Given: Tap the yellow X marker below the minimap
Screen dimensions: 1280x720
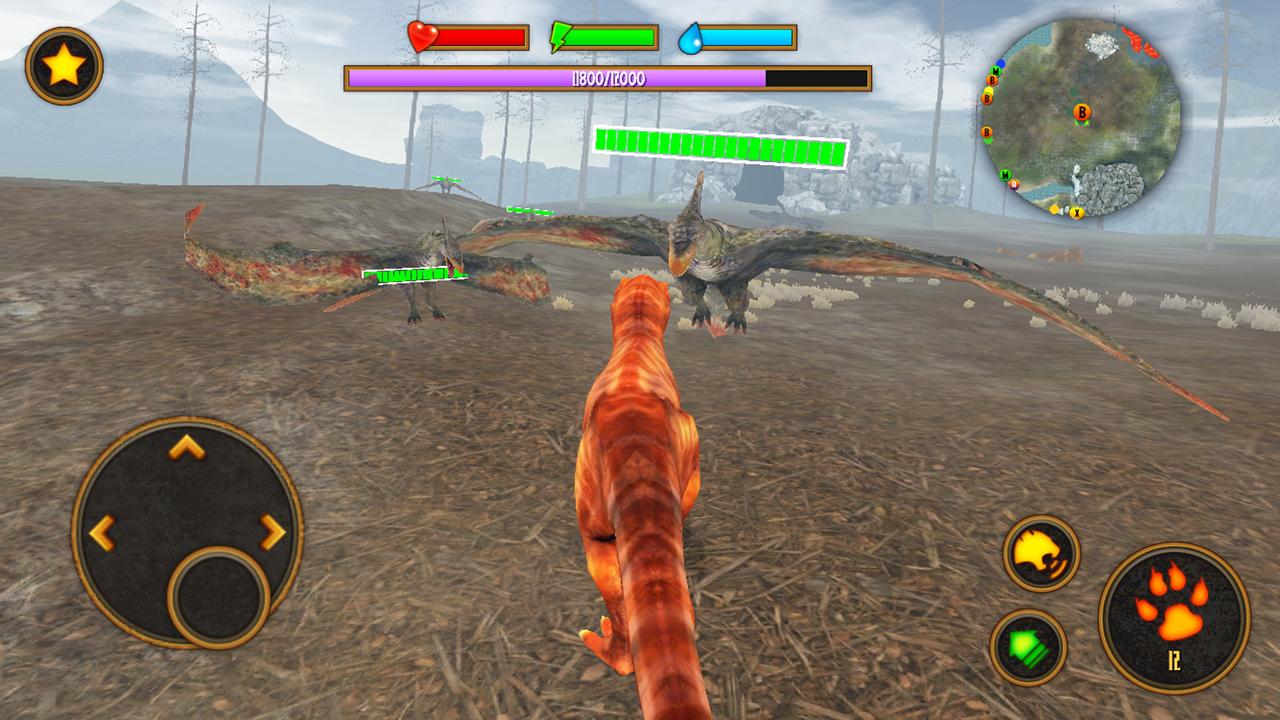Looking at the screenshot, I should [x=1077, y=212].
